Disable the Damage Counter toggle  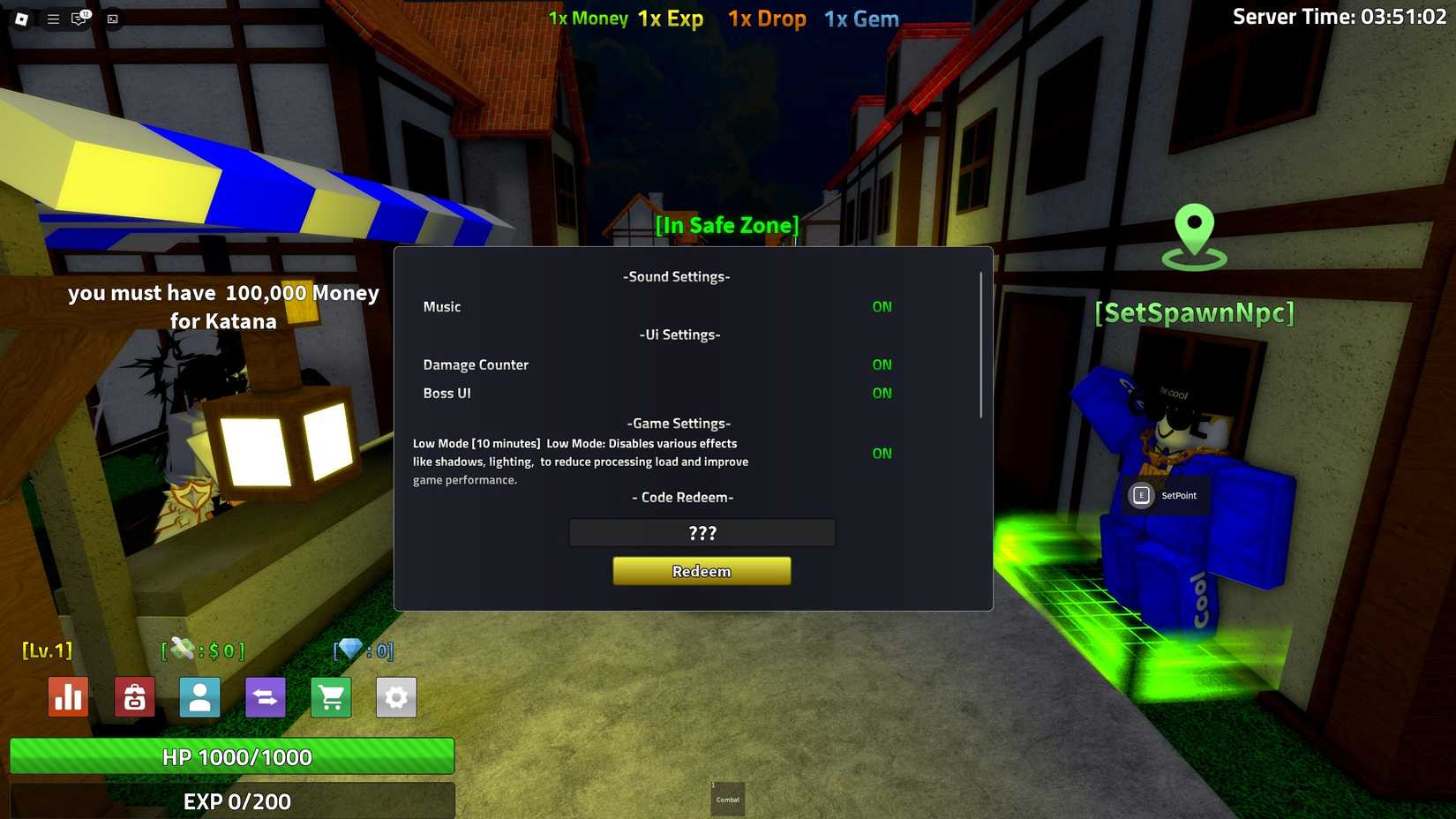pyautogui.click(x=882, y=364)
